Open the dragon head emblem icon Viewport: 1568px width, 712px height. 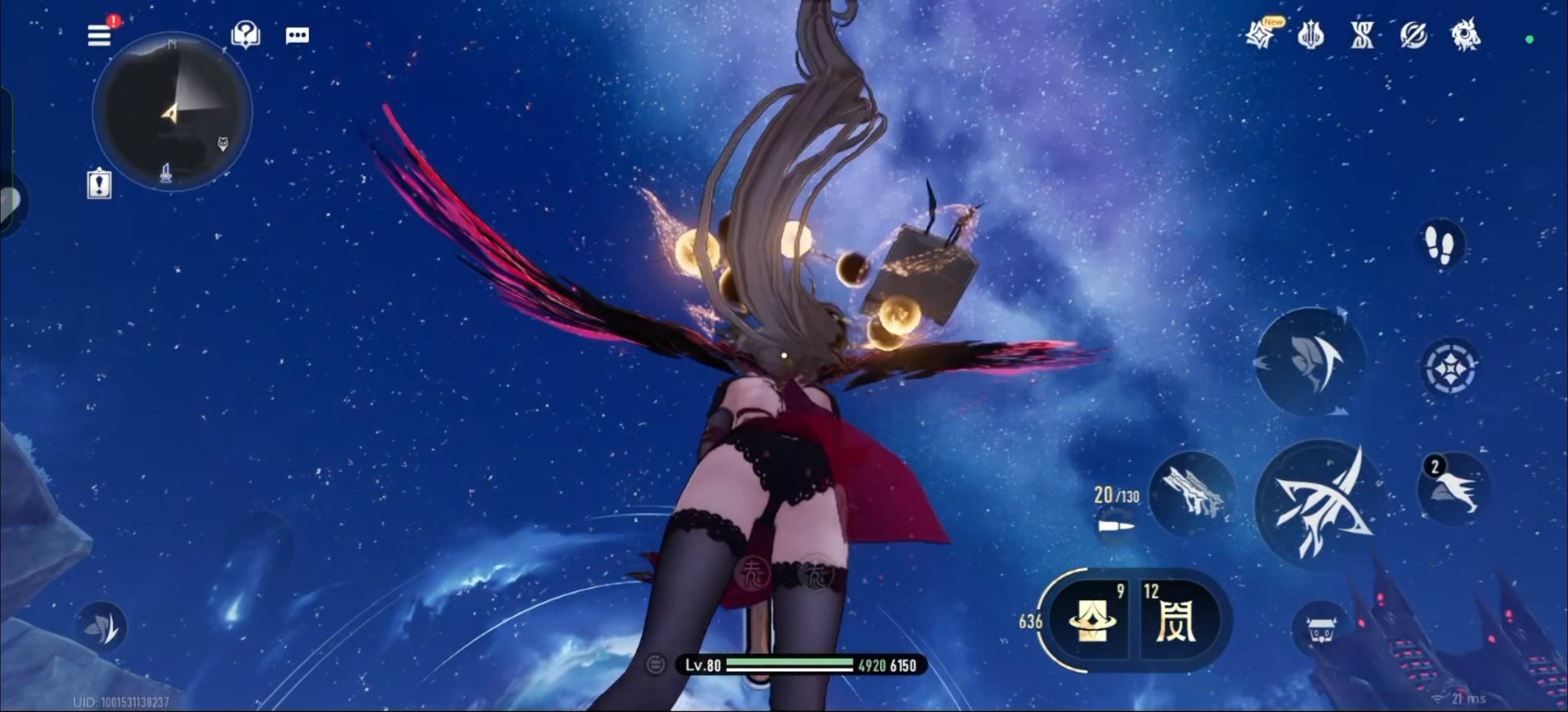tap(1465, 35)
